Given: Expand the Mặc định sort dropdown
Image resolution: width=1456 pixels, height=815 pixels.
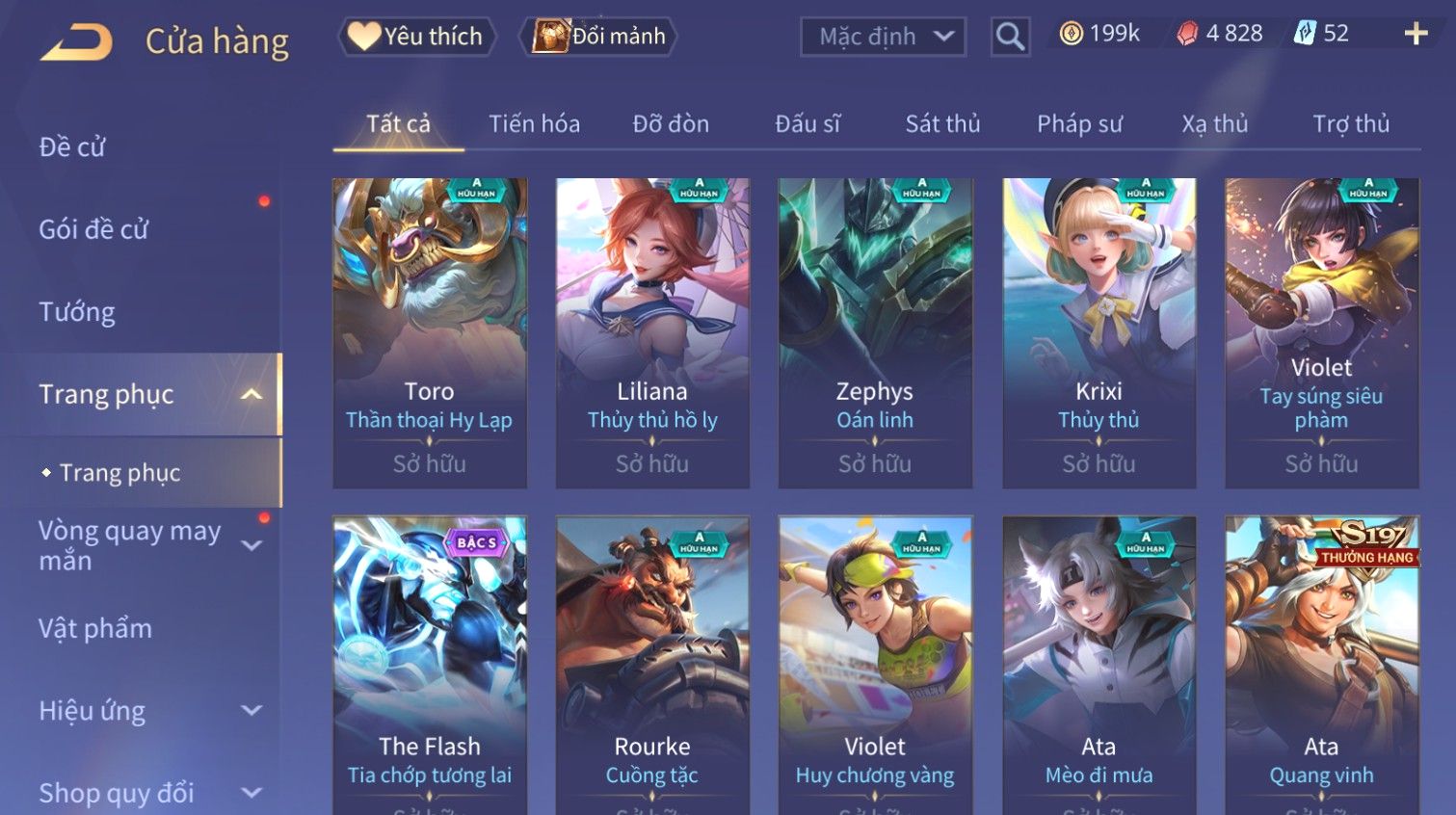Looking at the screenshot, I should click(x=883, y=37).
